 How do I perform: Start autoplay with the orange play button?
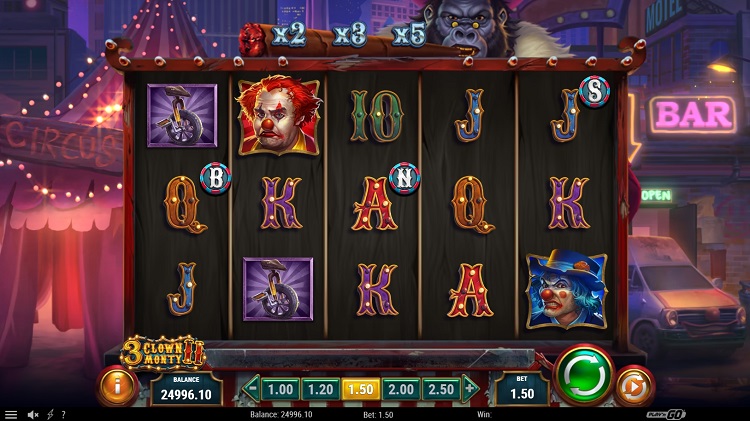click(x=633, y=387)
